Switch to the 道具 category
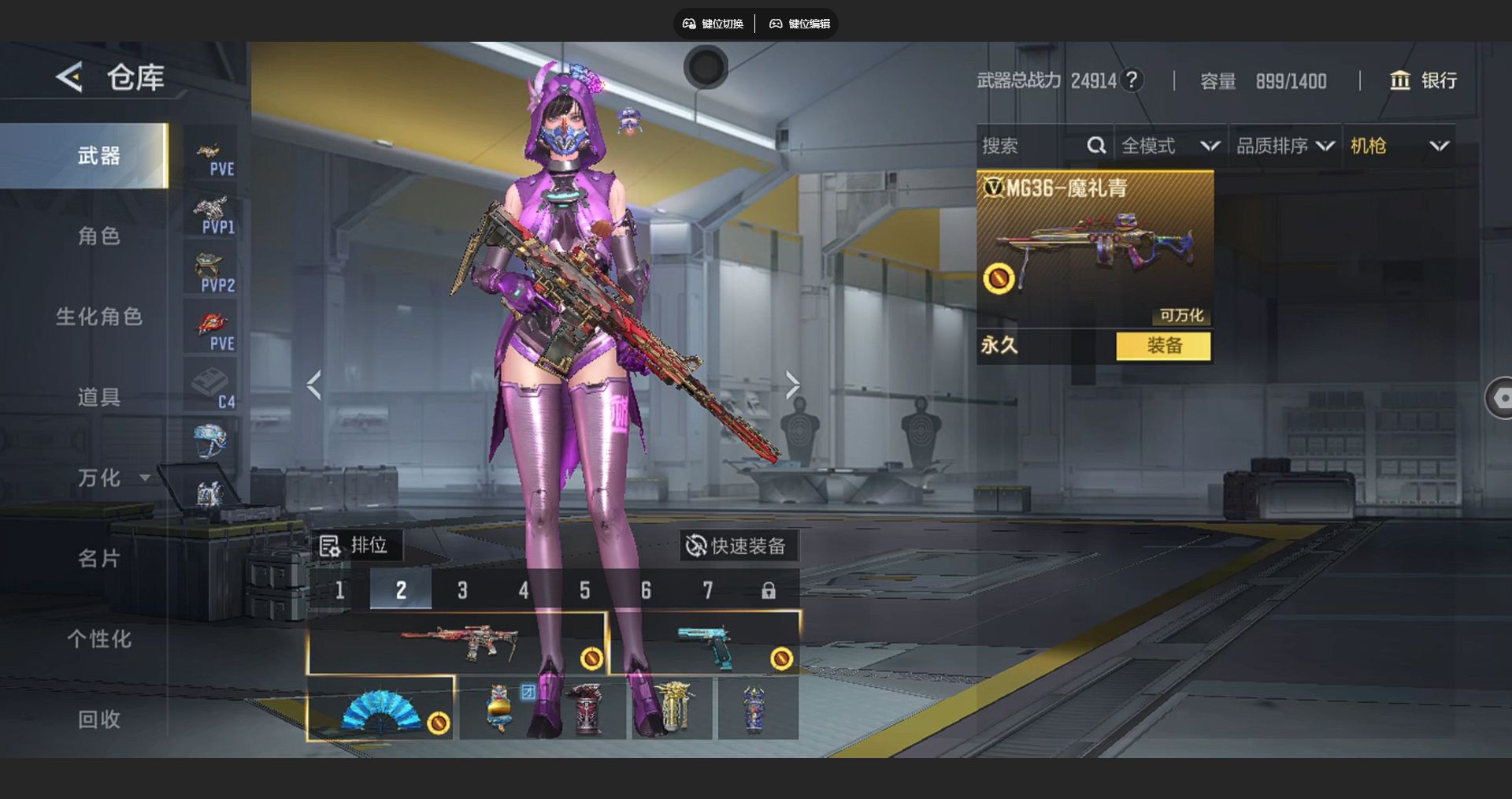Screen dimensions: 1512x799 [98, 397]
